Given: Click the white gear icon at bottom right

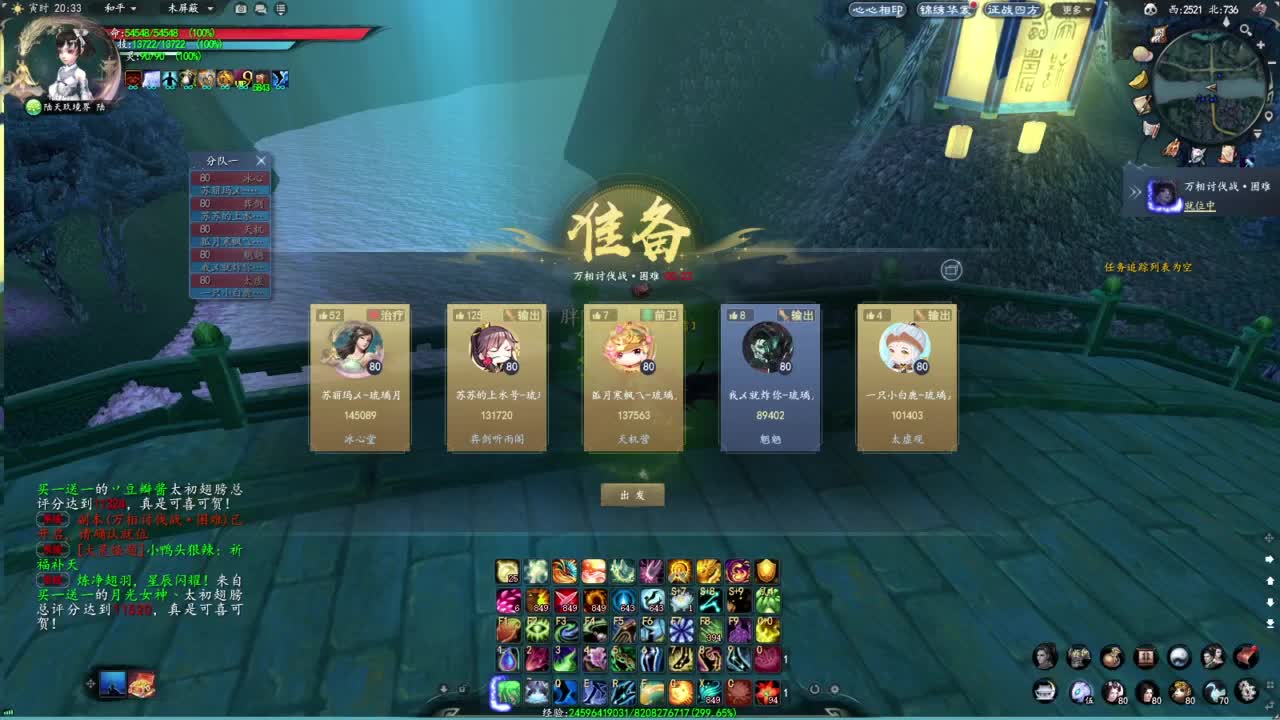Looking at the screenshot, I should click(1246, 691).
